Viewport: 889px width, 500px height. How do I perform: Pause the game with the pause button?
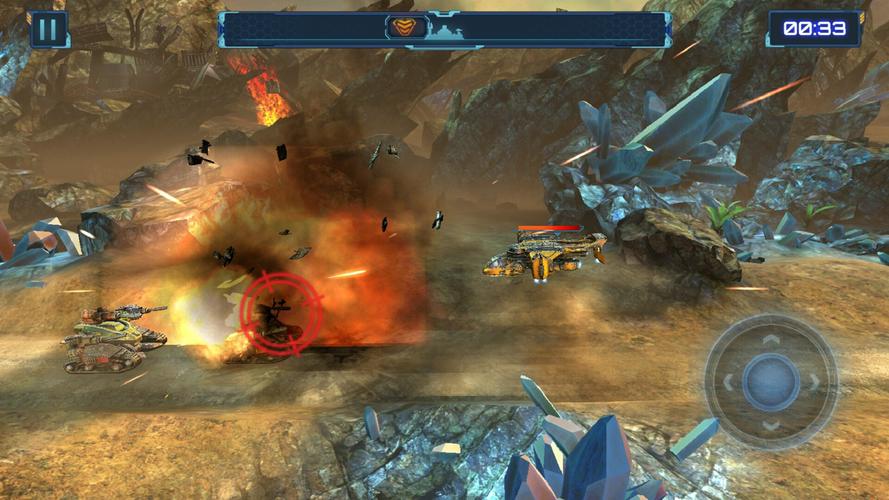pos(47,28)
